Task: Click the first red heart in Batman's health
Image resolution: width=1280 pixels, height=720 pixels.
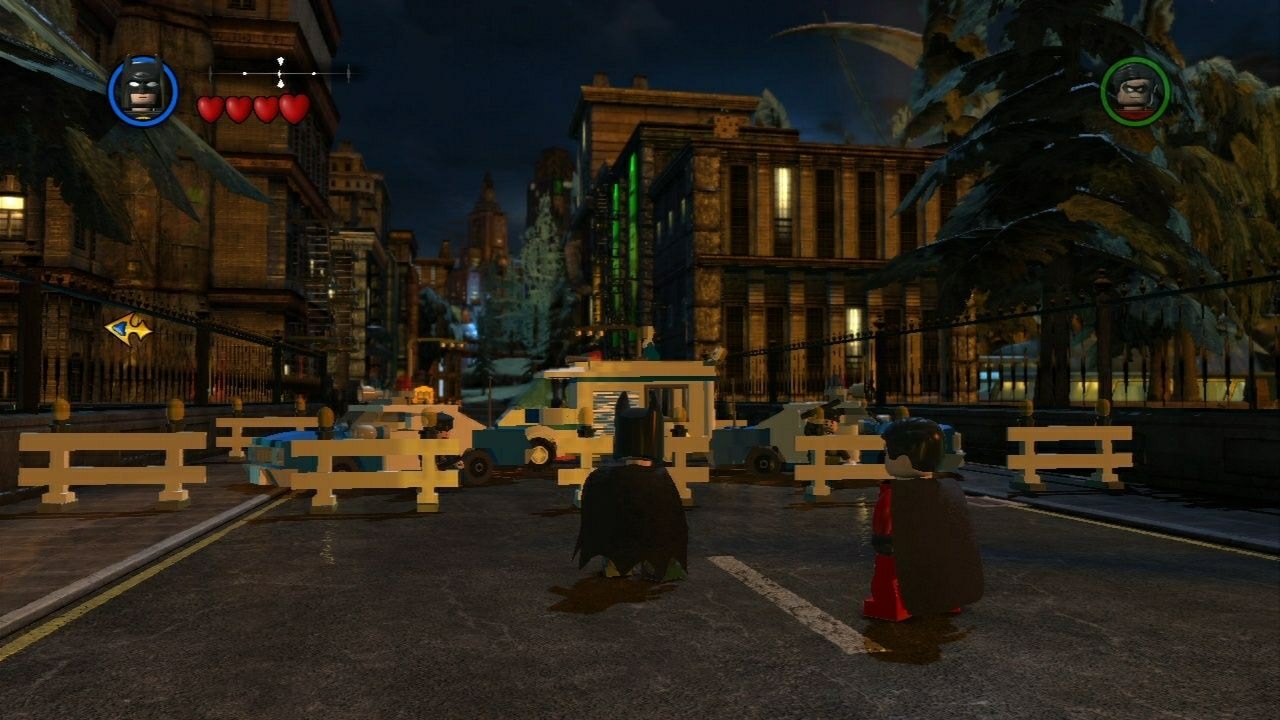Action: point(211,109)
